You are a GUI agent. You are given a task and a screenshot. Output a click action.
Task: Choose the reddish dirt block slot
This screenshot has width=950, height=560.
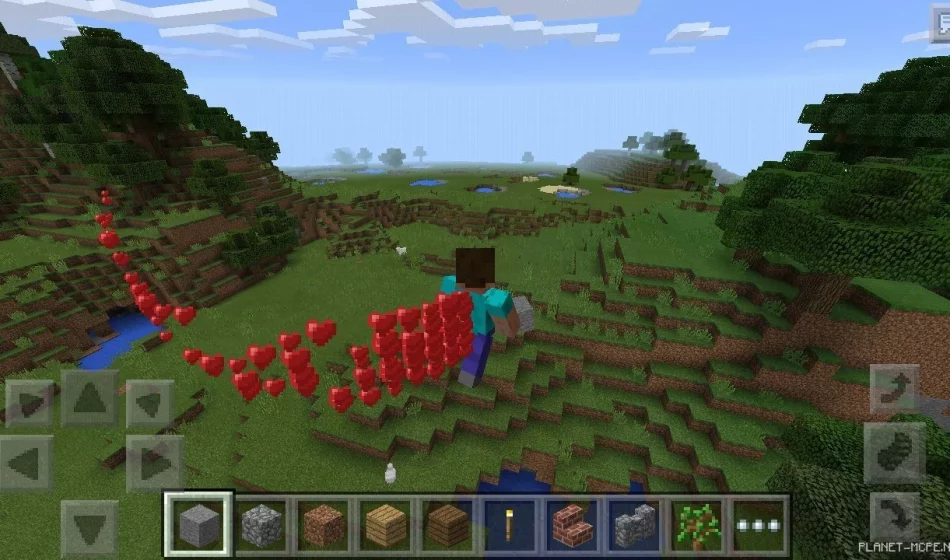pos(325,524)
